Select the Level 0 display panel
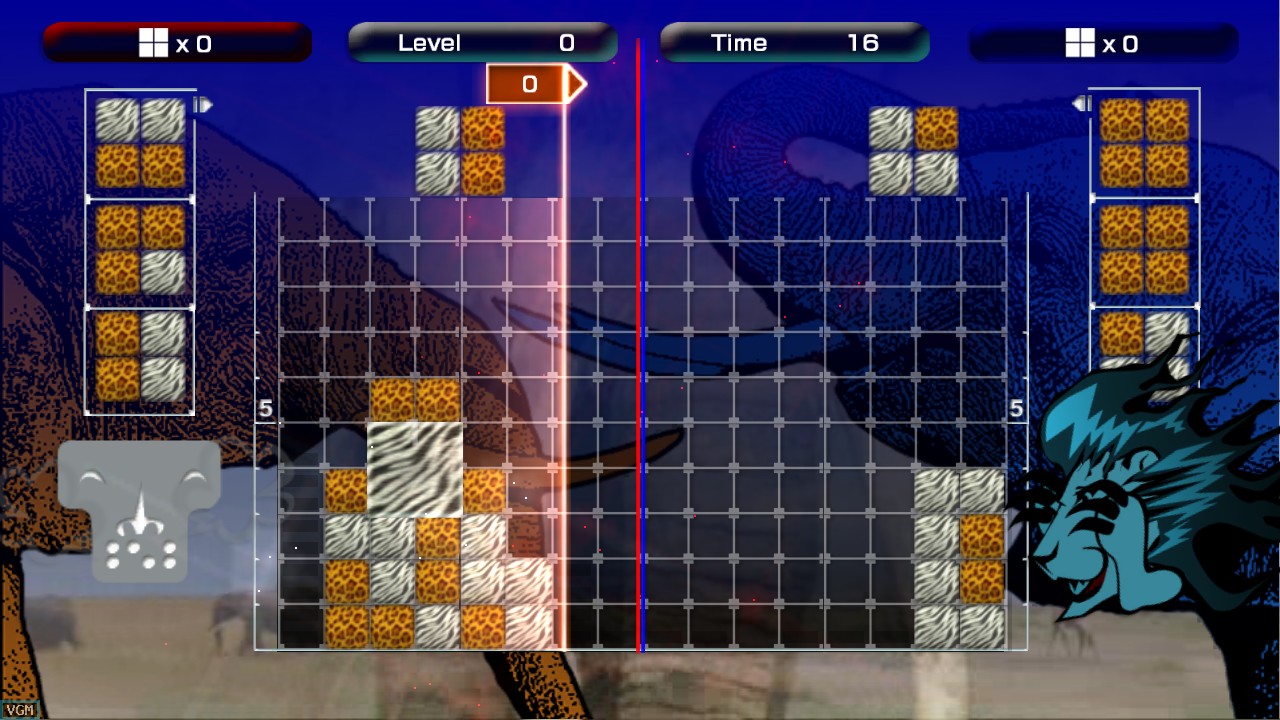The width and height of the screenshot is (1280, 720). coord(480,42)
